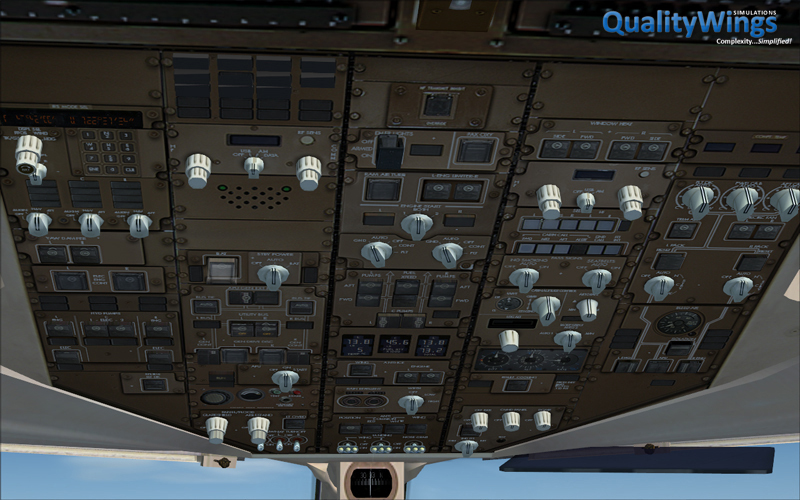Turn the left engine start selector
The height and width of the screenshot is (500, 800).
click(376, 253)
